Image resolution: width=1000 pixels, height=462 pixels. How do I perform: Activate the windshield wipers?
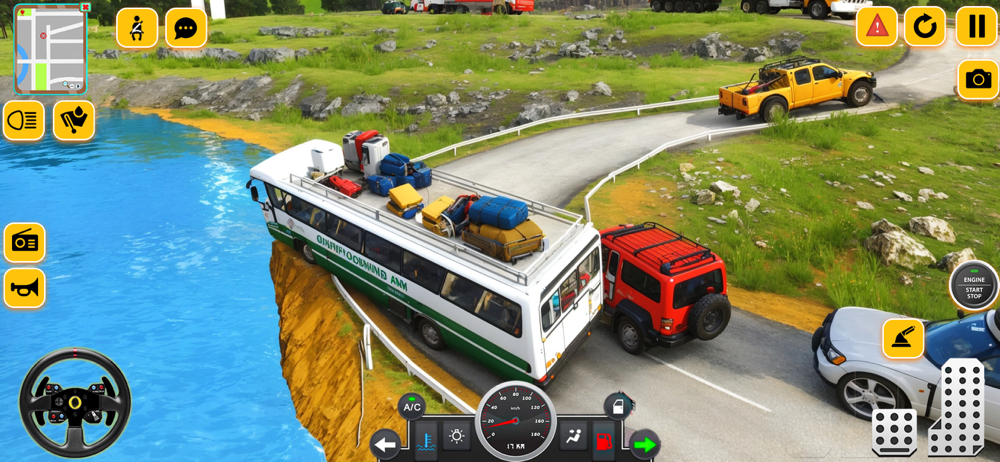74,120
